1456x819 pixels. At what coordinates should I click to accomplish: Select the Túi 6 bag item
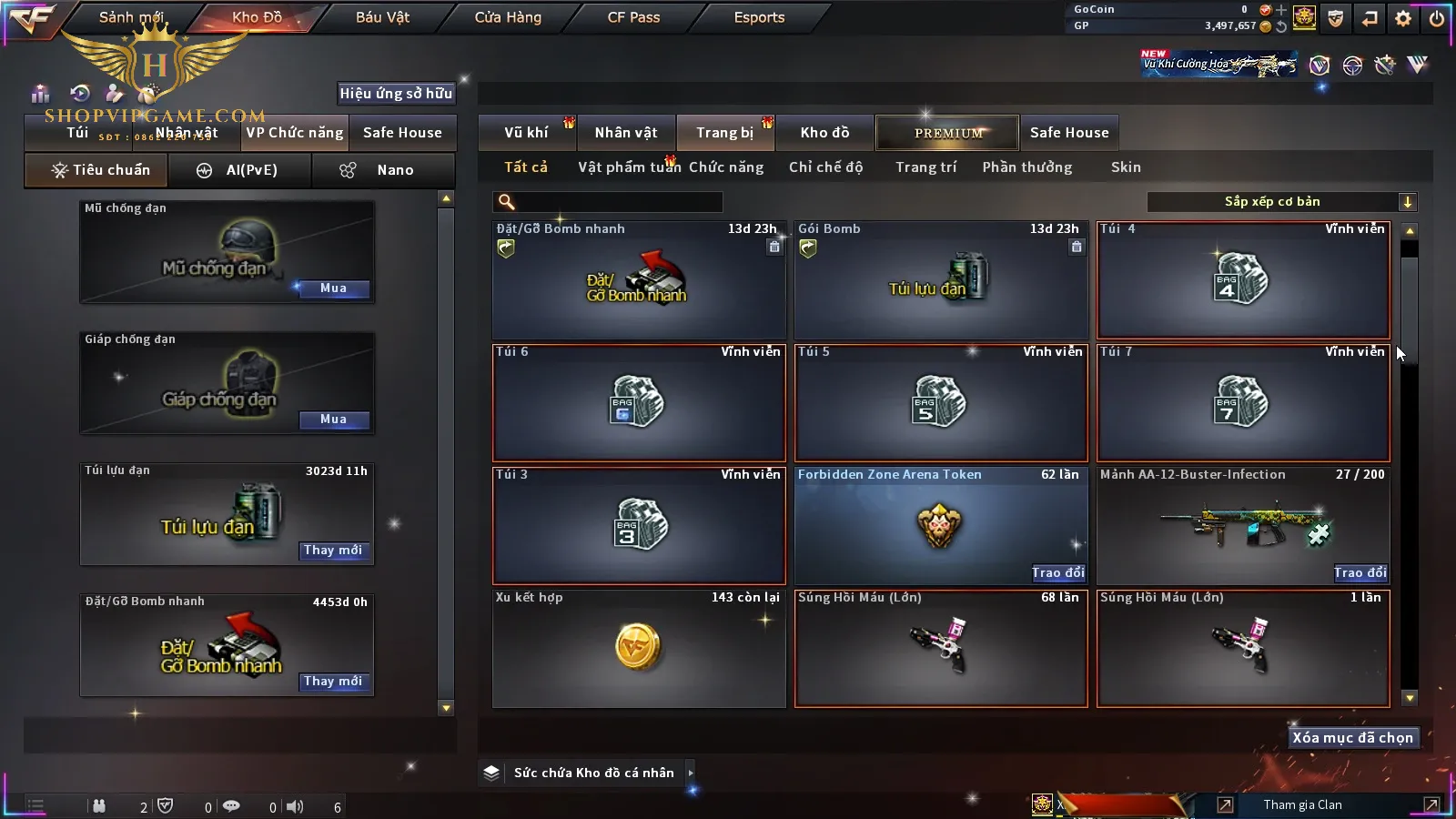(639, 402)
